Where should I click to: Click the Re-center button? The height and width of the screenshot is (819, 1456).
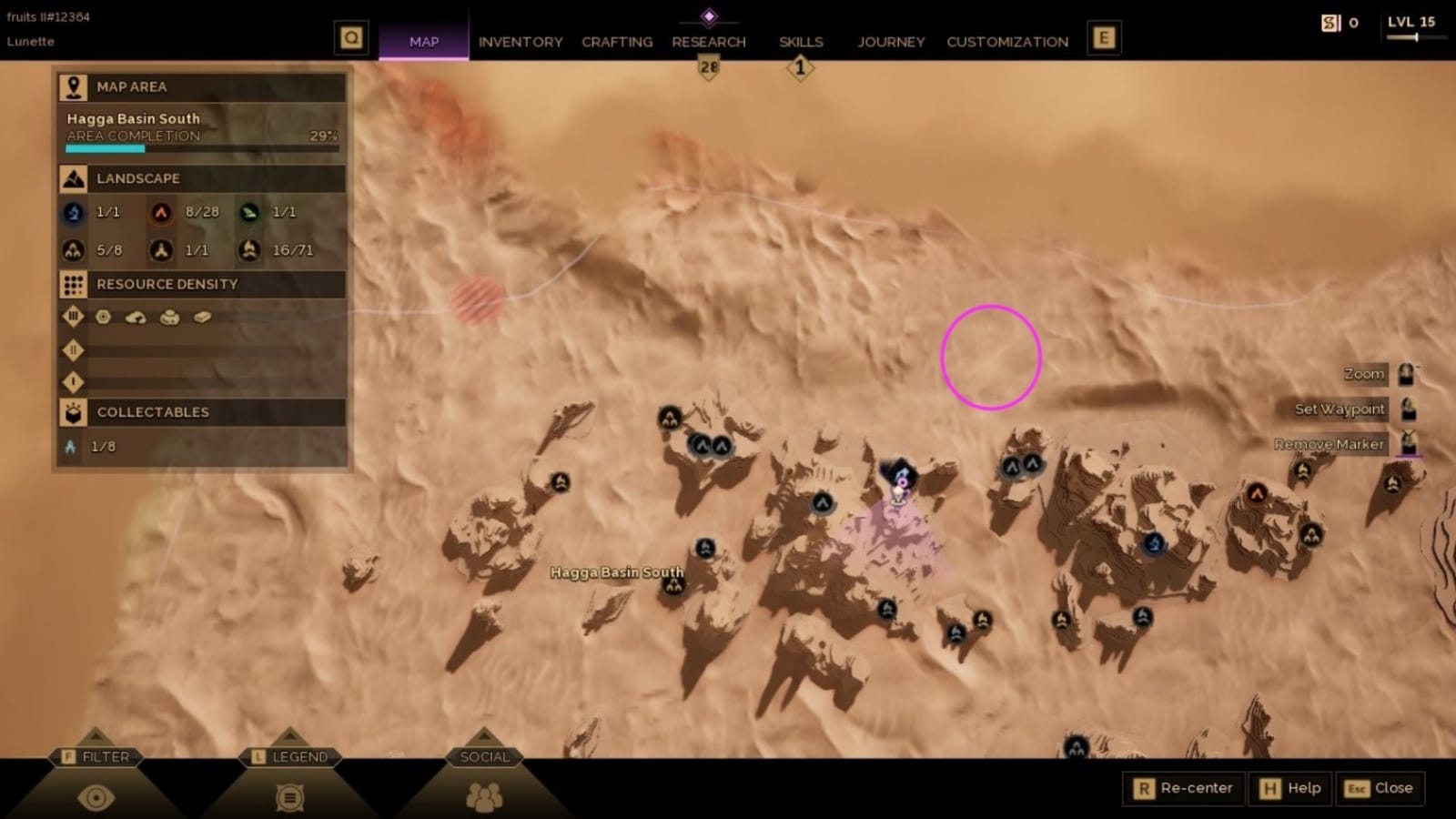[1183, 788]
